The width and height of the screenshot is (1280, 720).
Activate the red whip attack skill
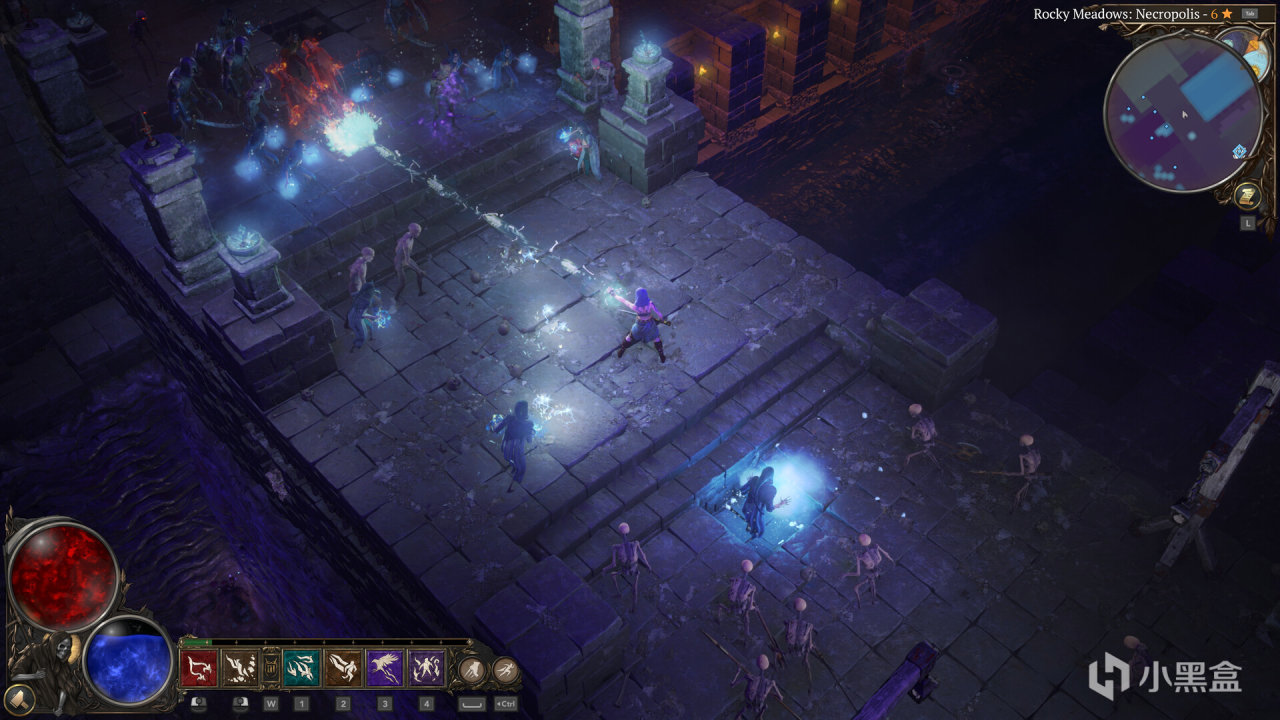[x=198, y=667]
